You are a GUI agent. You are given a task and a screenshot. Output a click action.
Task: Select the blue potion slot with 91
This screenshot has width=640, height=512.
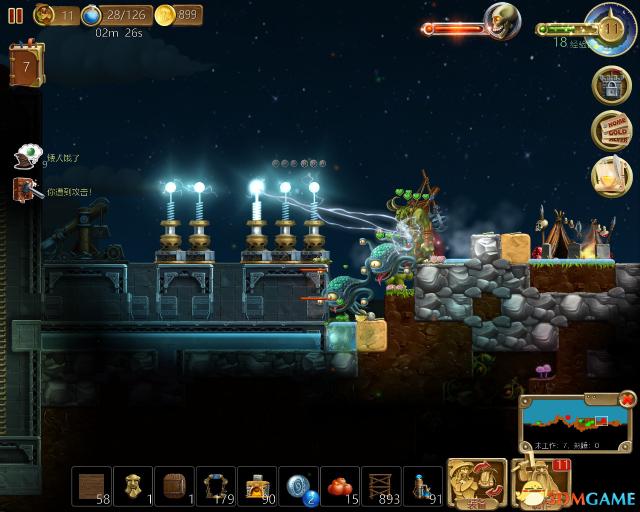(420, 485)
